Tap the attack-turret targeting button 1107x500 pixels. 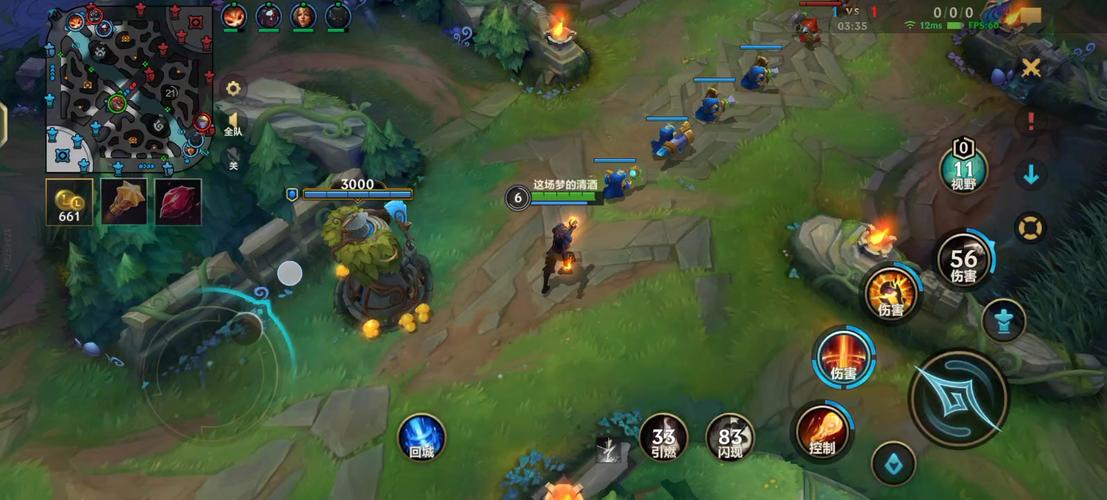point(1003,320)
